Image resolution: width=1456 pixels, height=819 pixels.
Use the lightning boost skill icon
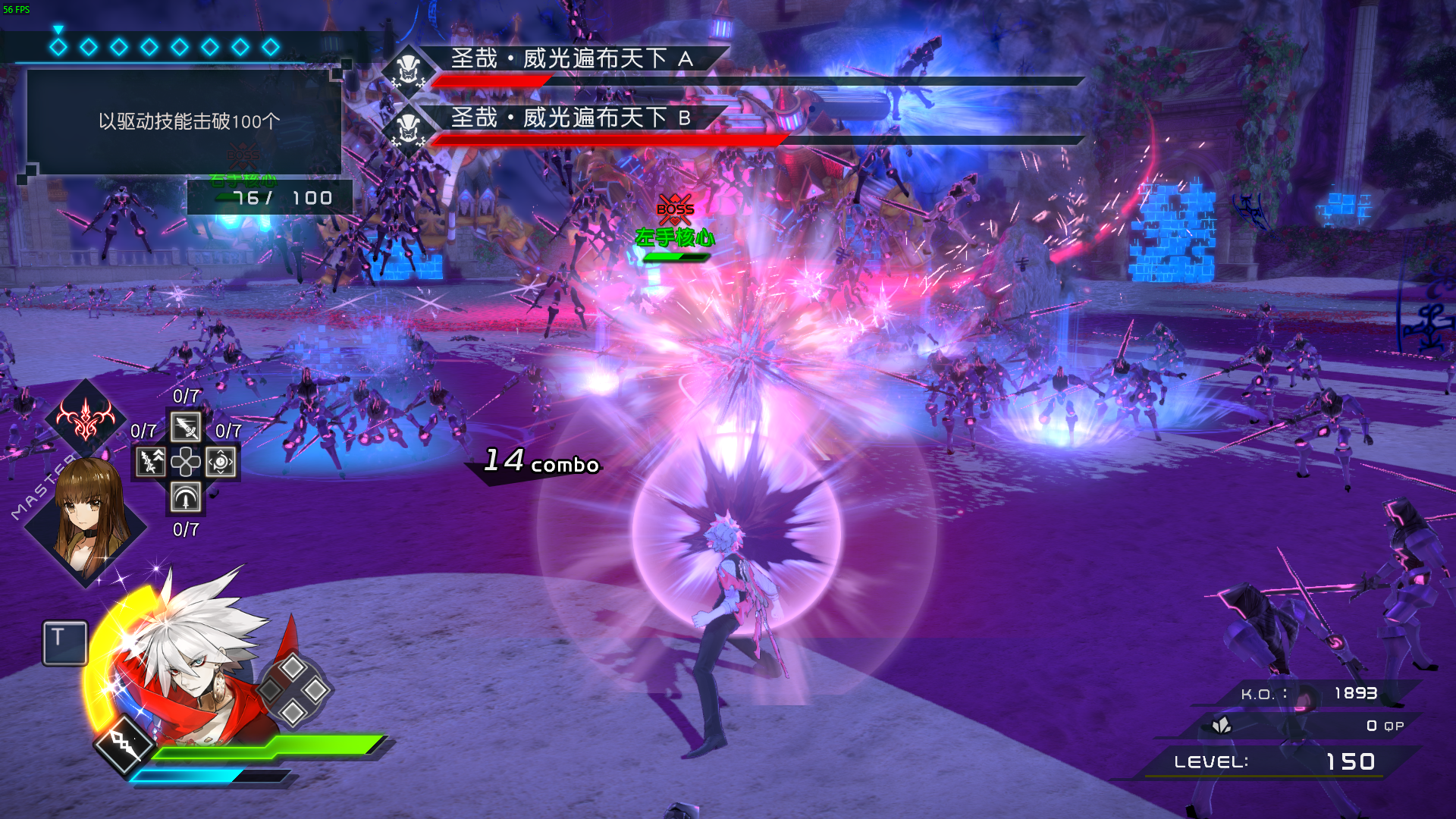click(150, 461)
